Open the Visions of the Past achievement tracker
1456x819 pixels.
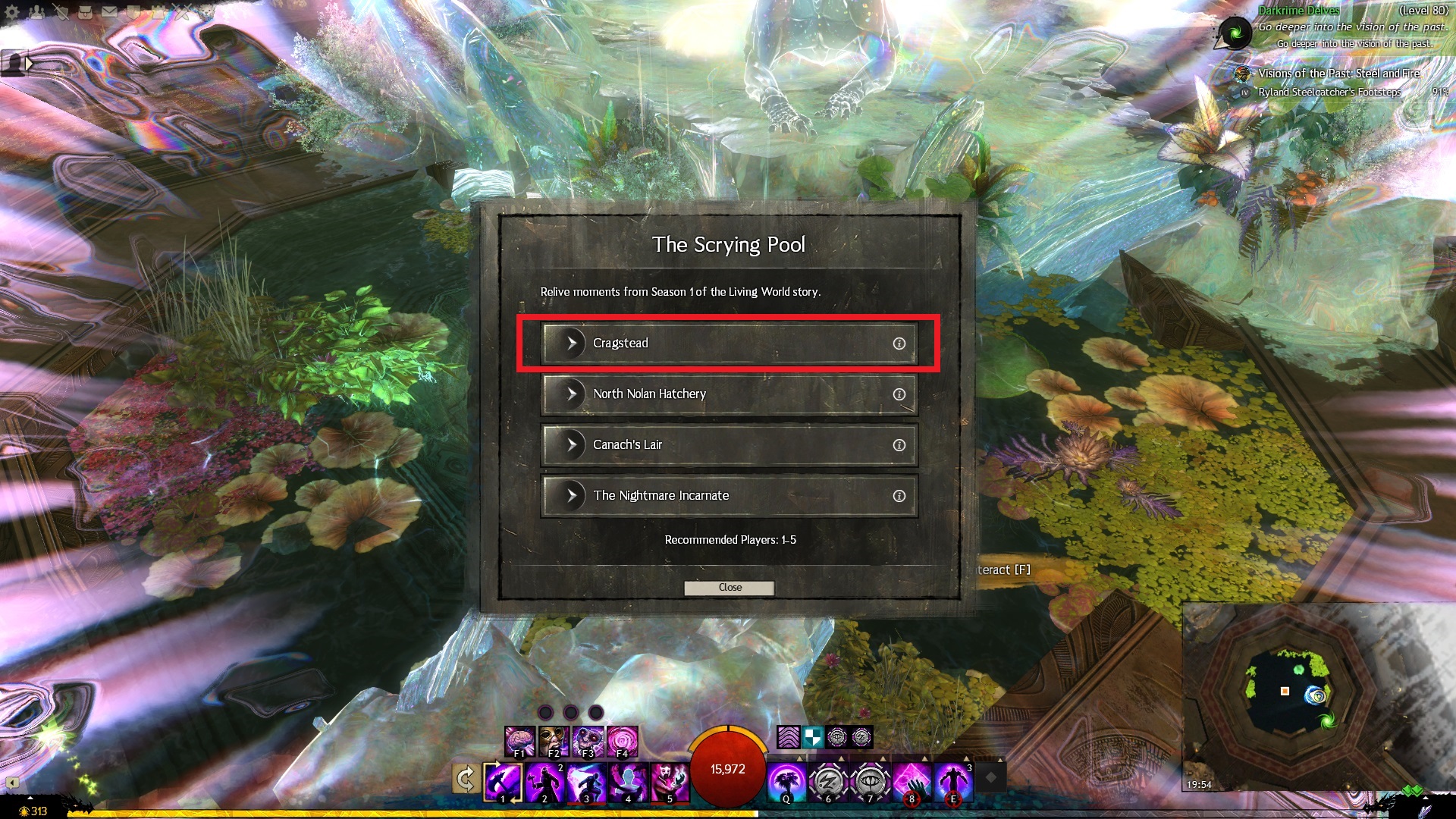[x=1338, y=74]
